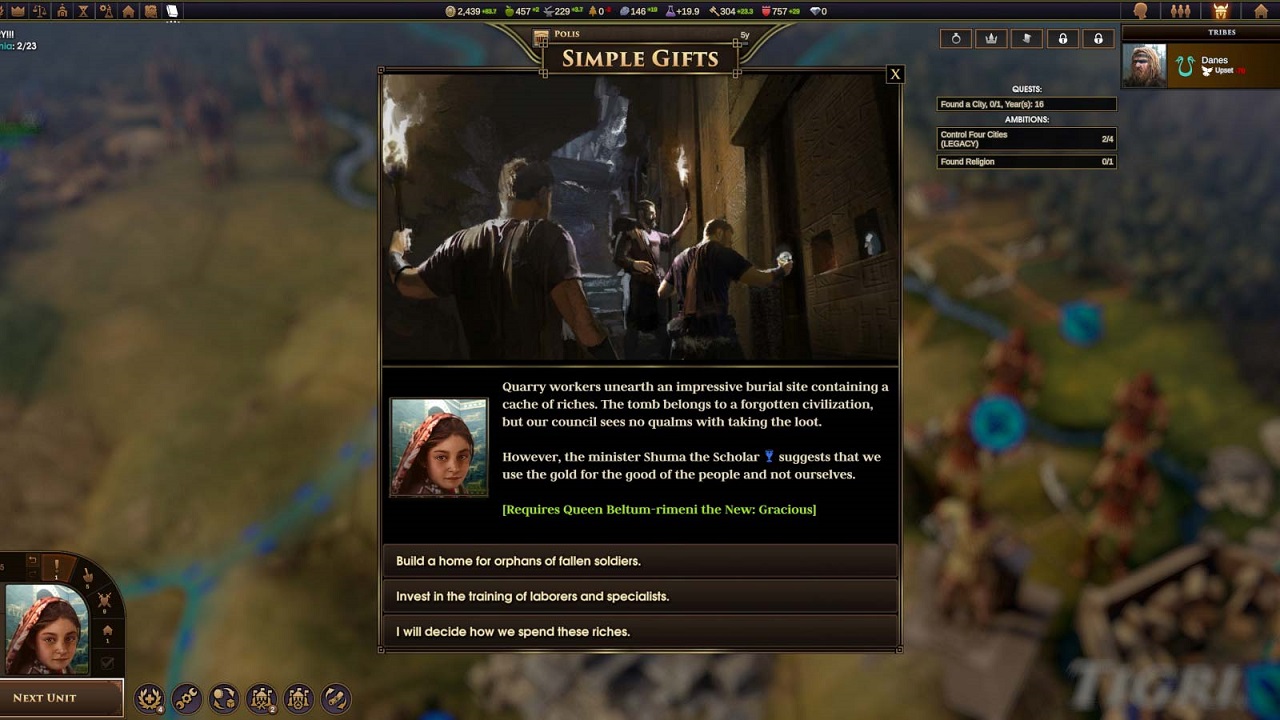Select the 'Found a City' quest tracker

[x=1026, y=104]
